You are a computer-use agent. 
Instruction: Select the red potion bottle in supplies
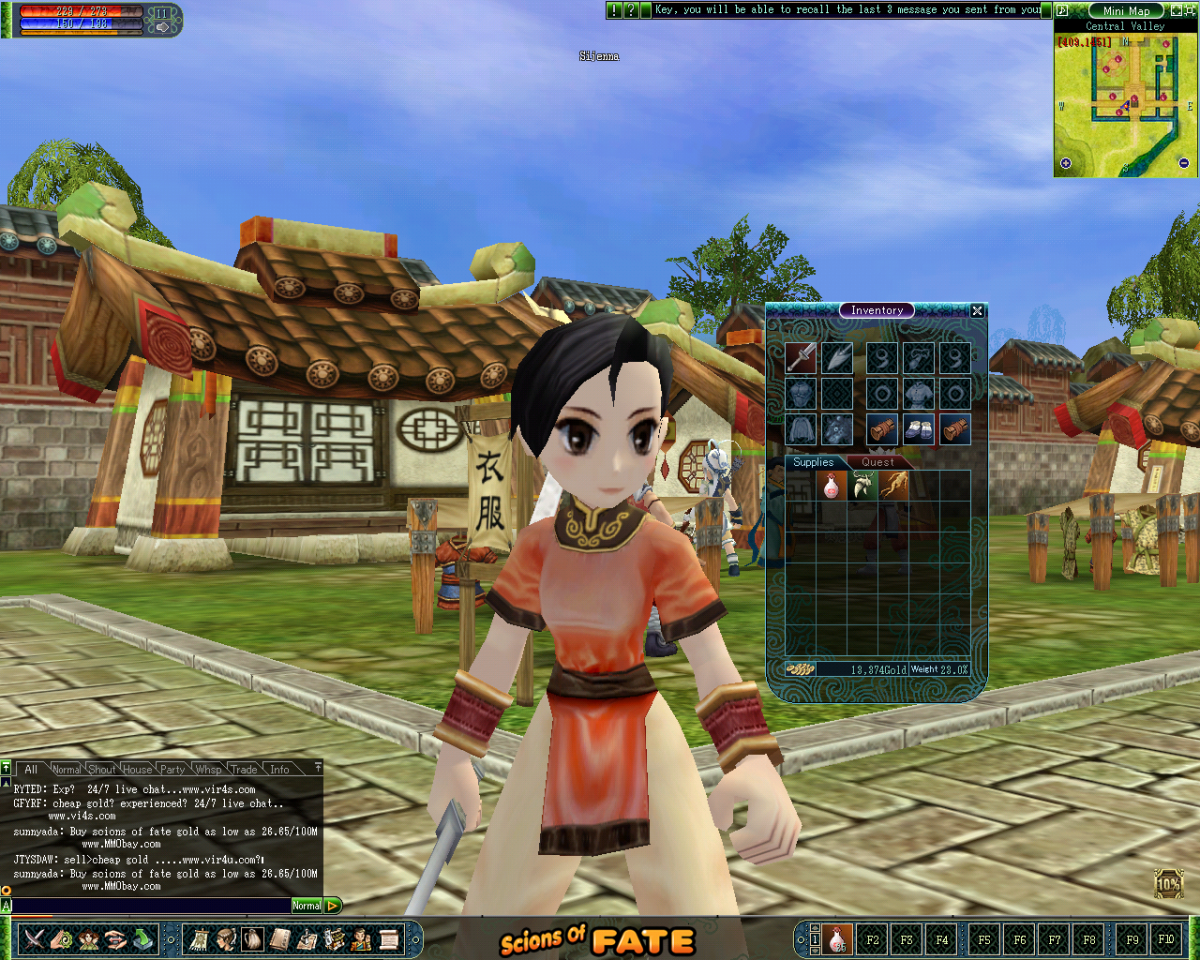click(831, 486)
